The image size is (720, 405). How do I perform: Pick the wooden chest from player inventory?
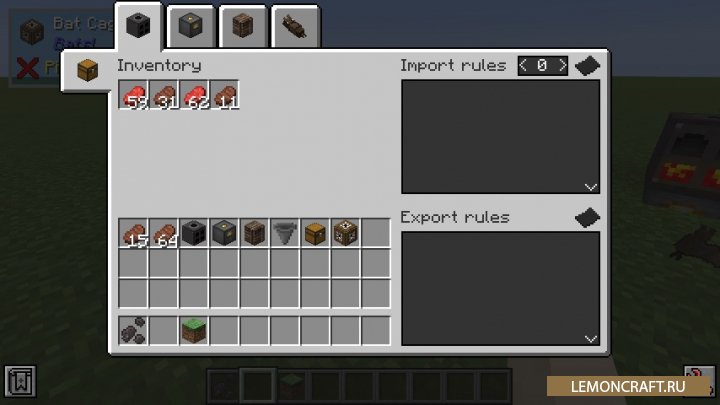click(314, 233)
